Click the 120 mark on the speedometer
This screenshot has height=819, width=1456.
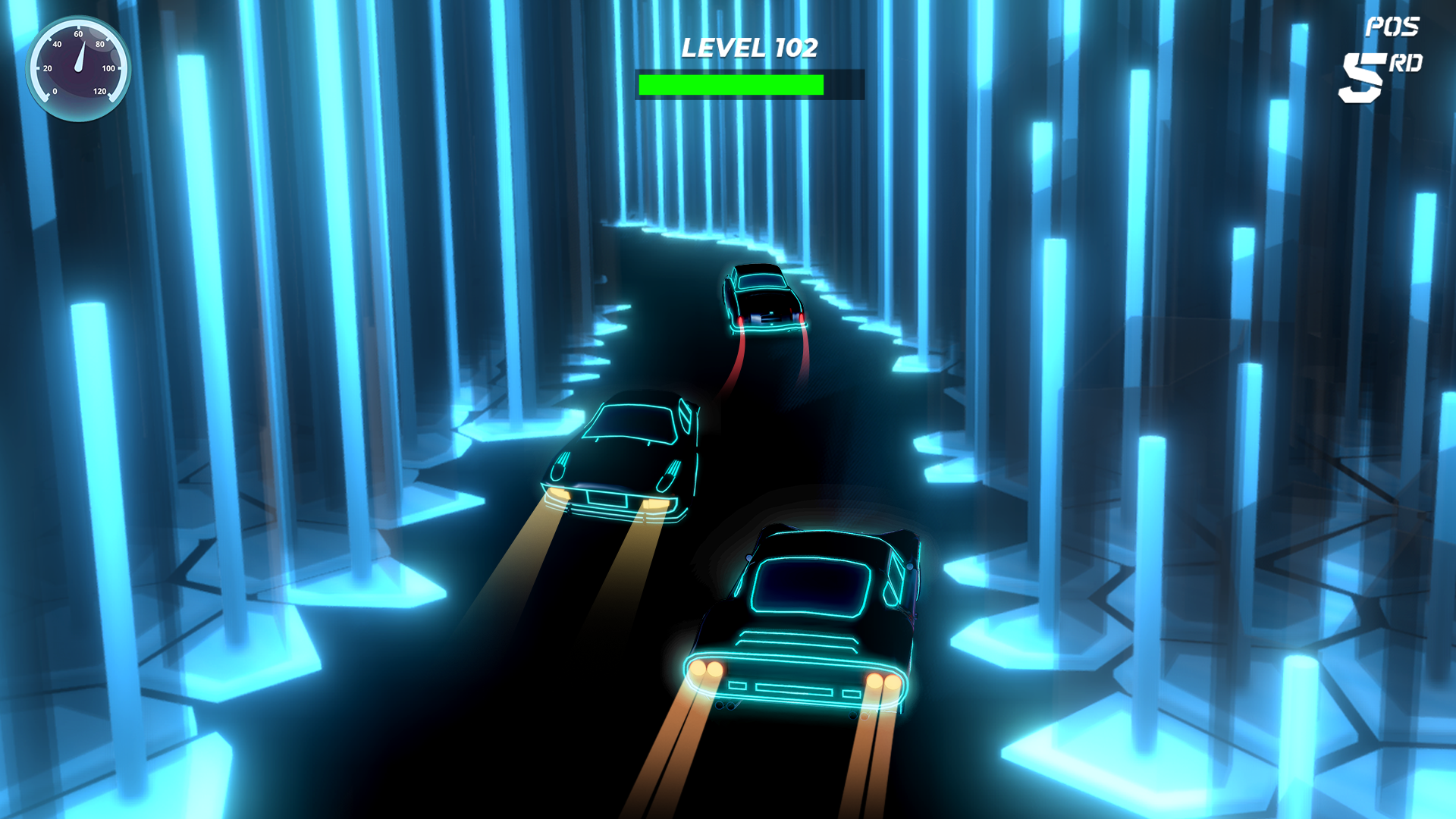pyautogui.click(x=100, y=92)
